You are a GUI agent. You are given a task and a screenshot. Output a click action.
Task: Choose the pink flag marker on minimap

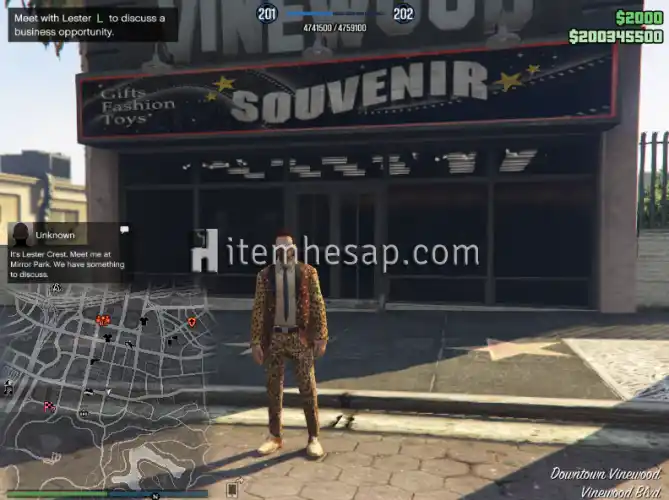click(48, 406)
